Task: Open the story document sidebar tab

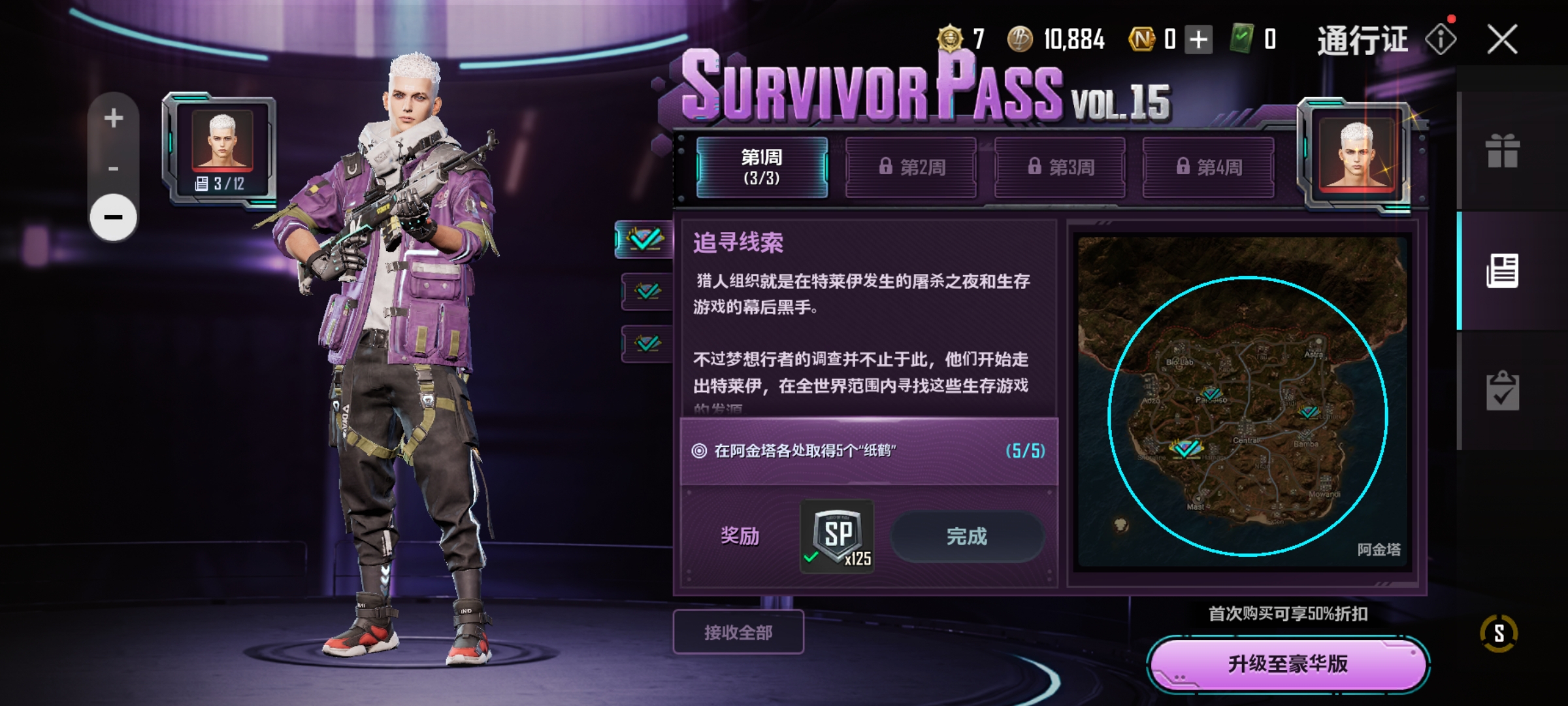Action: pos(1502,271)
